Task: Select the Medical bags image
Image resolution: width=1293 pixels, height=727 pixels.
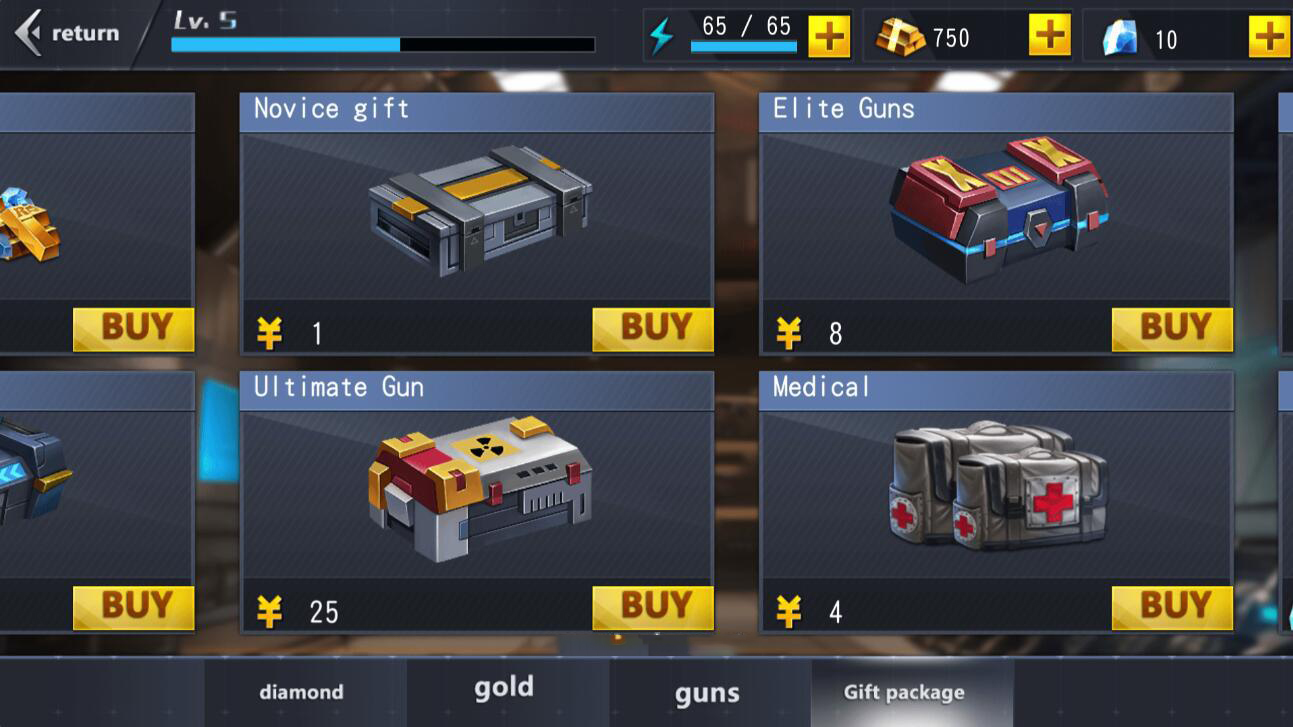Action: click(x=998, y=487)
